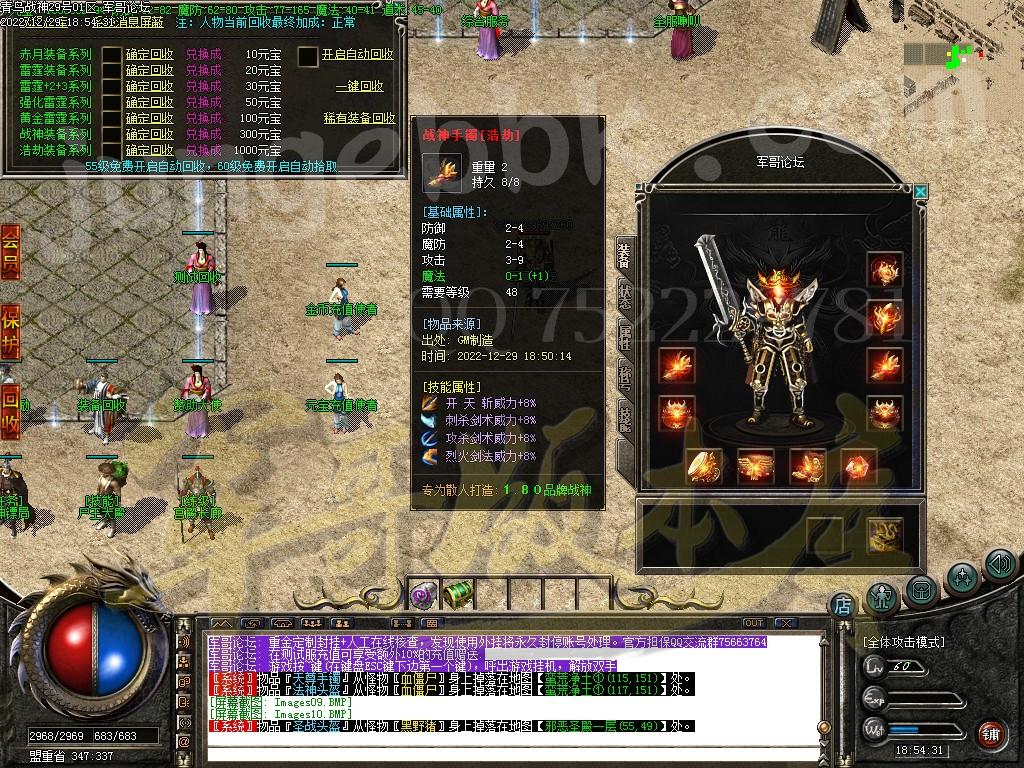The height and width of the screenshot is (768, 1024).
Task: Close the character equipment window
Action: tap(921, 191)
